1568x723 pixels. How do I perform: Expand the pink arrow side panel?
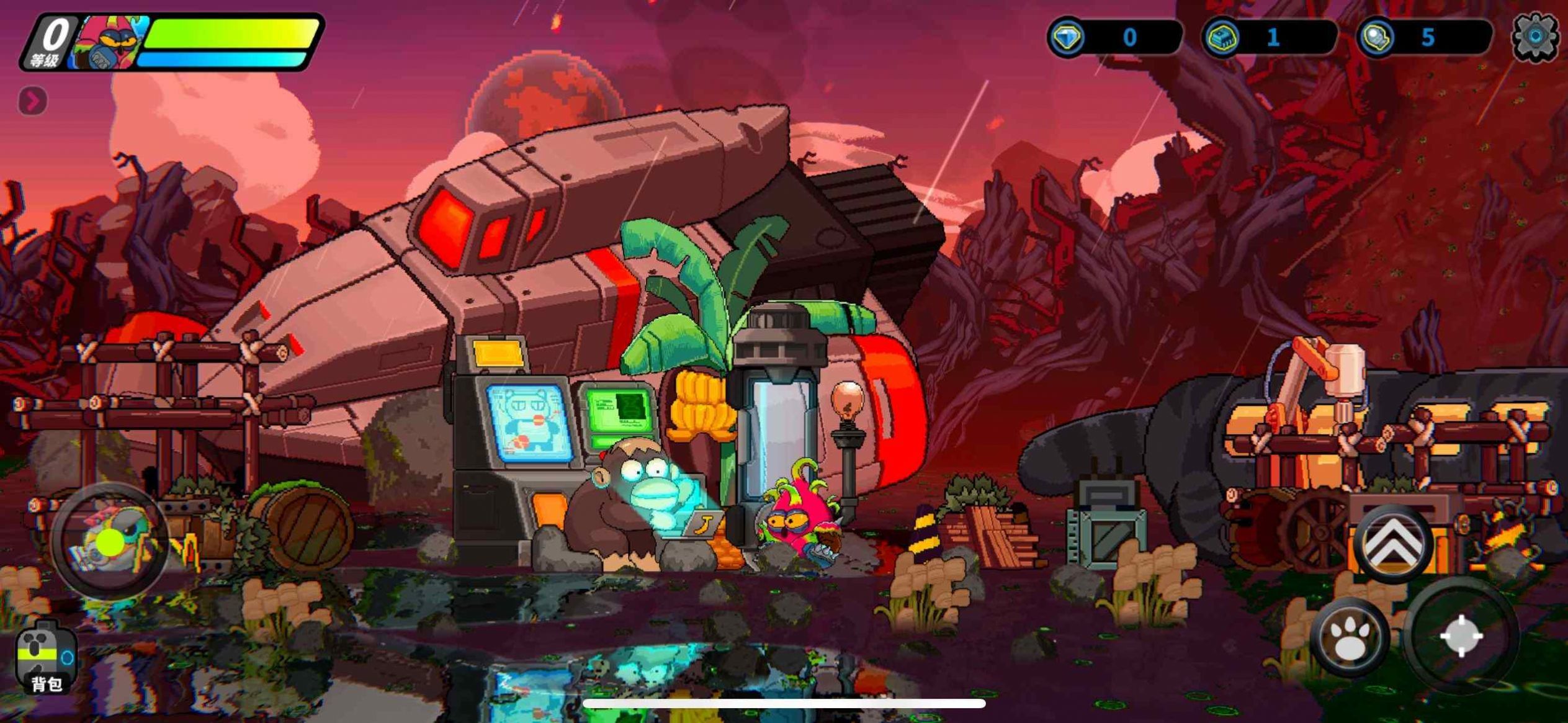tap(33, 101)
